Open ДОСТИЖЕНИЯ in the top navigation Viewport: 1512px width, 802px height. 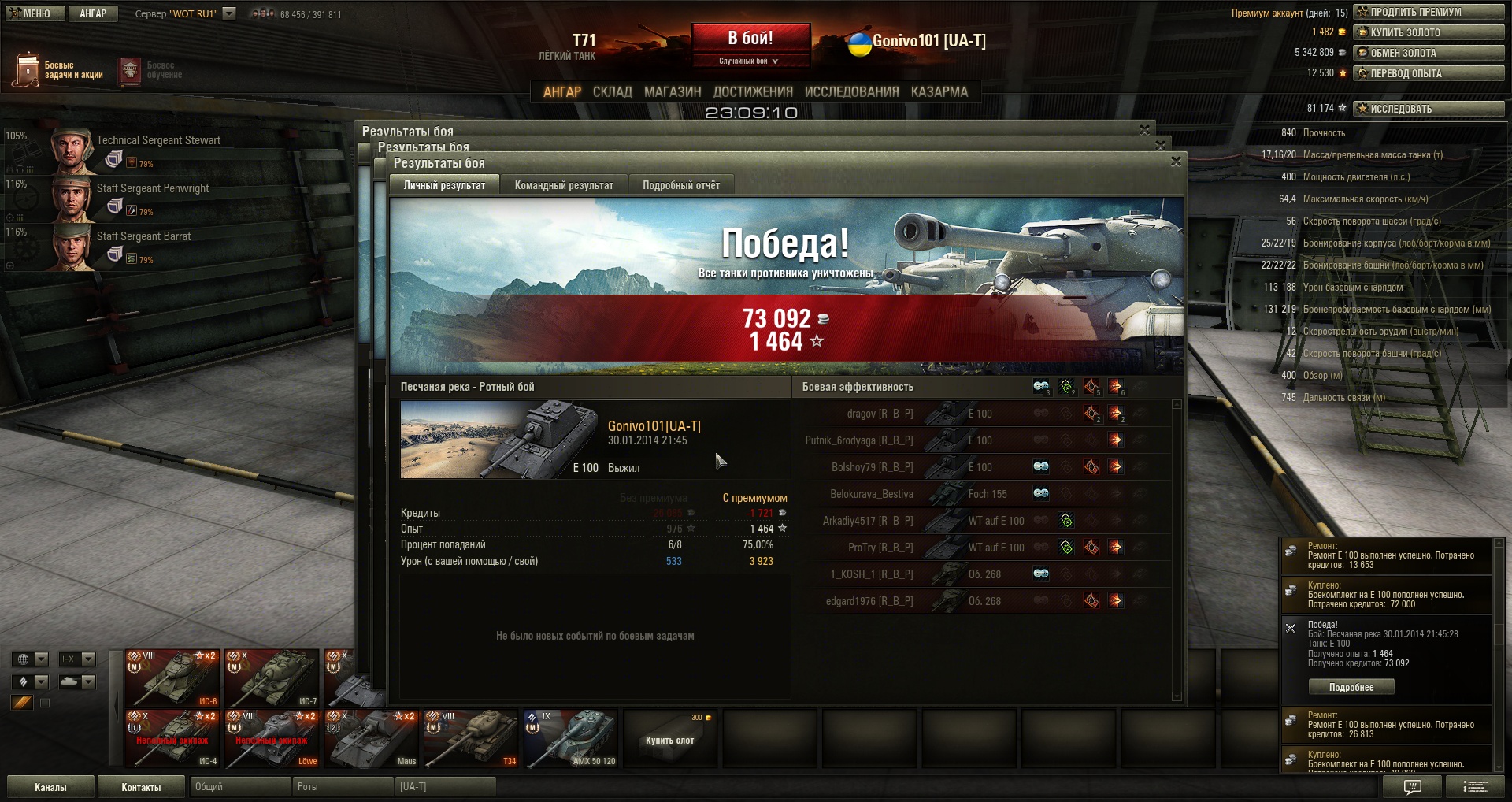click(753, 92)
